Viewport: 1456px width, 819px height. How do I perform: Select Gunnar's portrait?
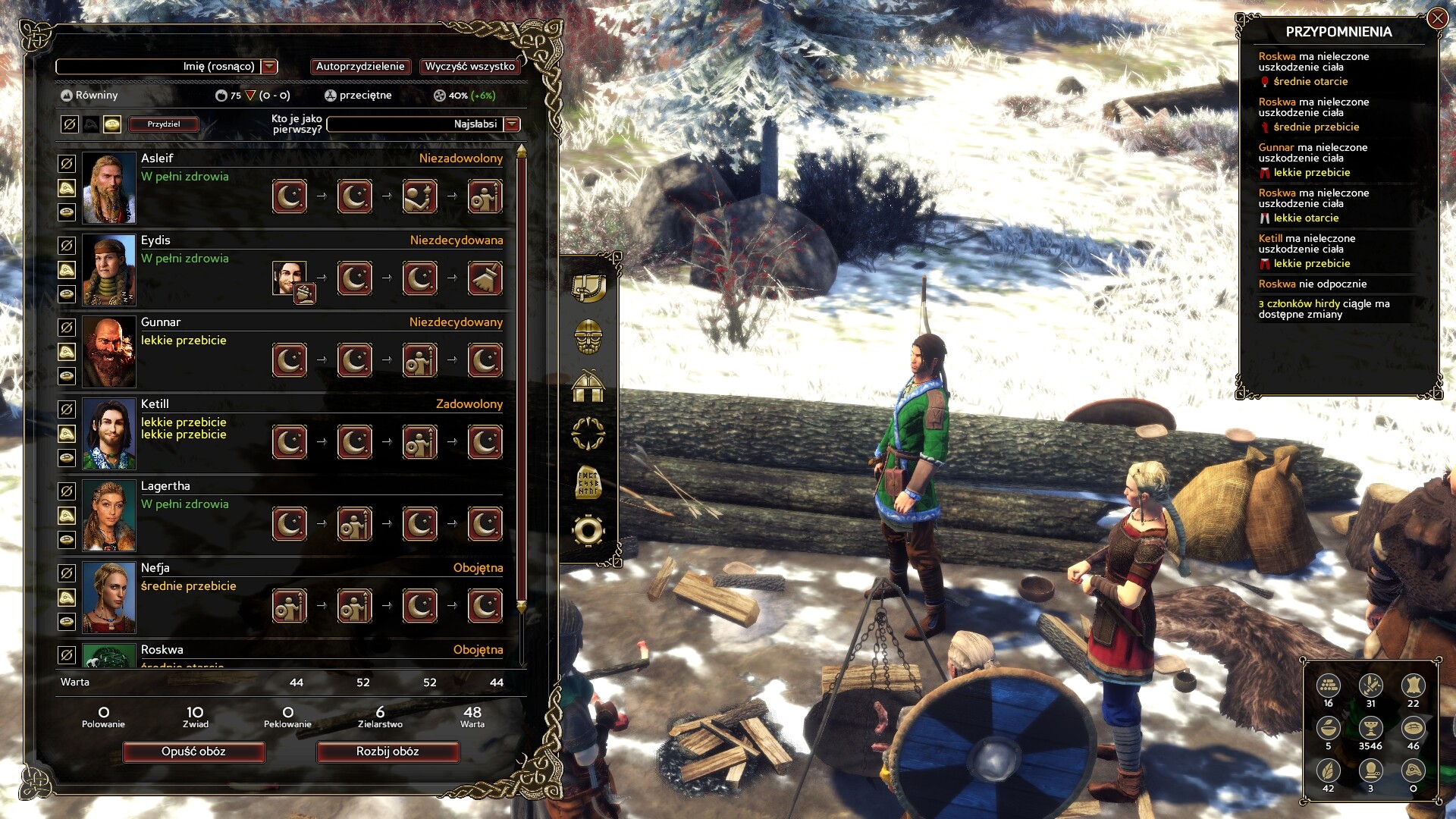pyautogui.click(x=108, y=352)
